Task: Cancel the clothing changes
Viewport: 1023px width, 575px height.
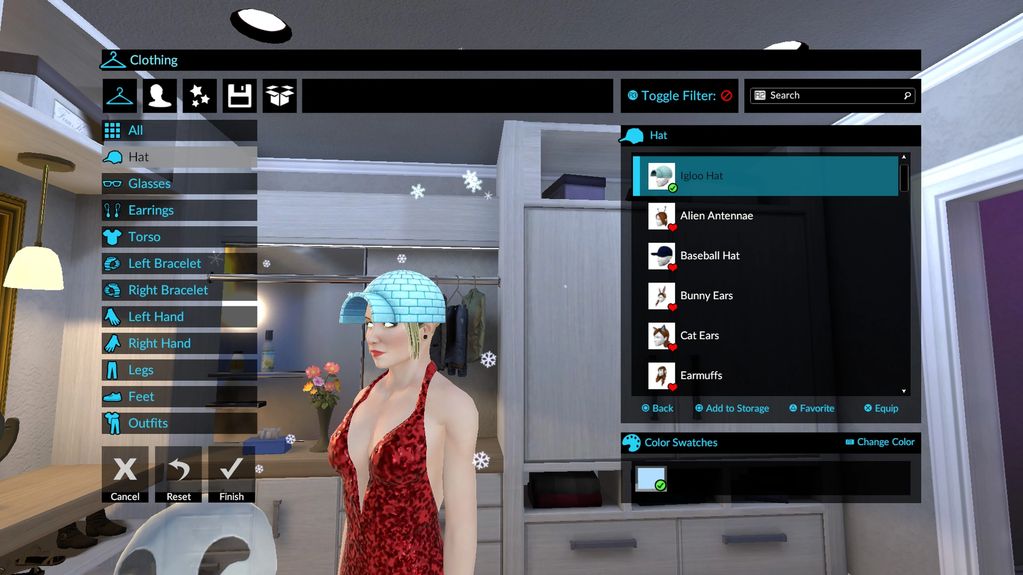Action: click(x=125, y=474)
